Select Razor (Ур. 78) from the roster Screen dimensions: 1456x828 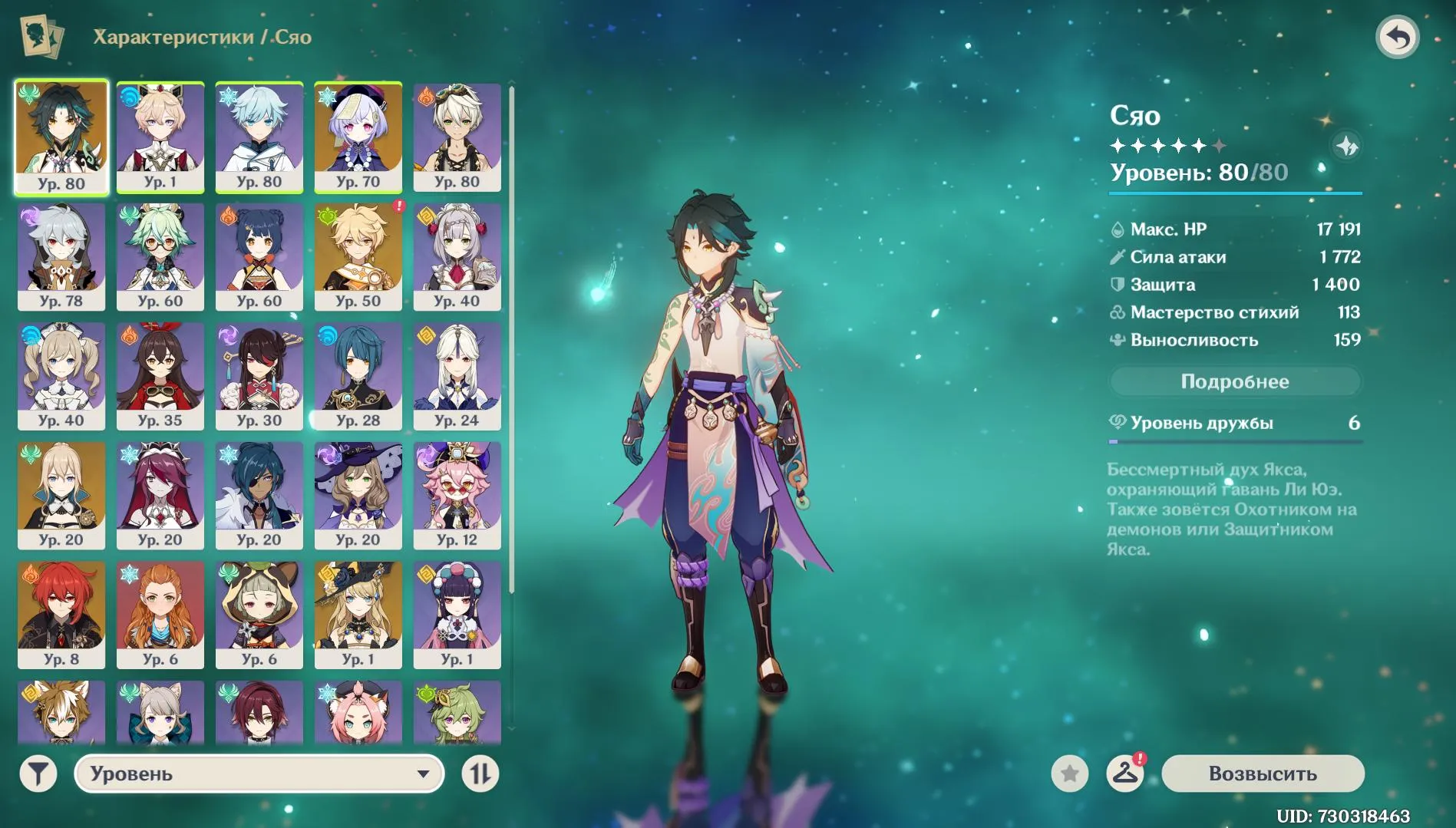coord(61,256)
